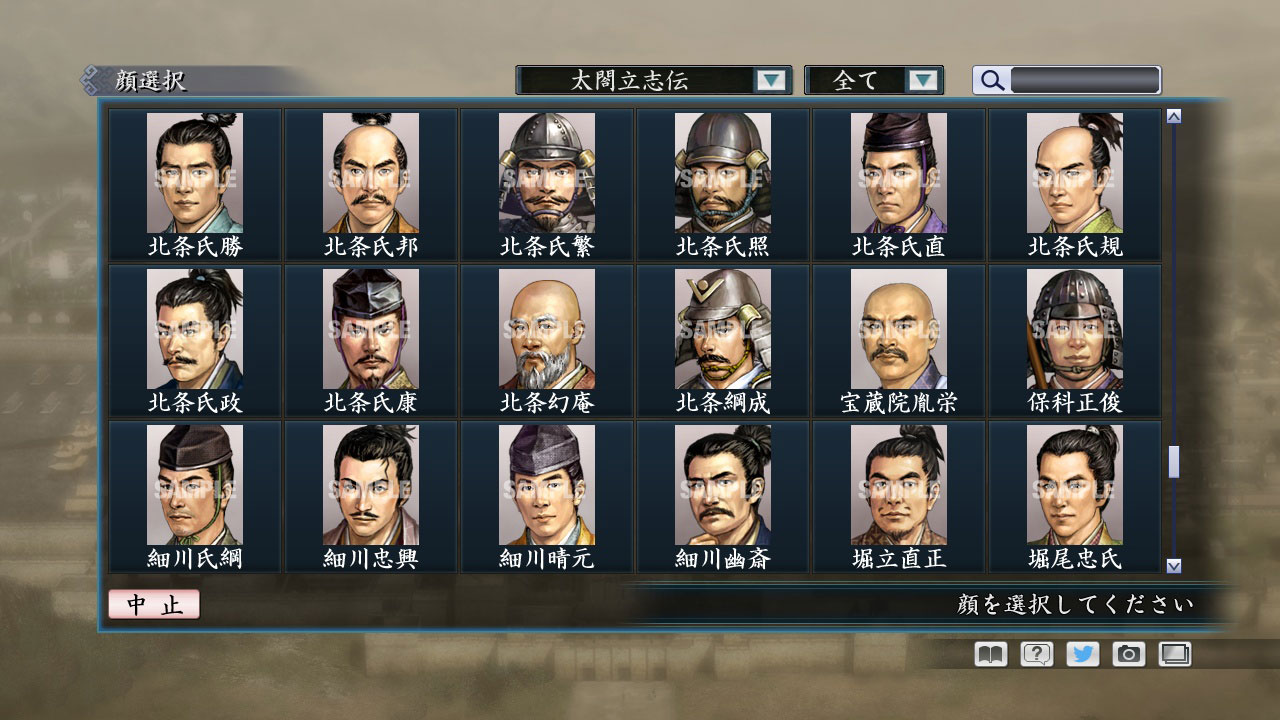Screen dimensions: 1280x720
Task: Click the 顔を選択してください status text
Action: 1075,604
